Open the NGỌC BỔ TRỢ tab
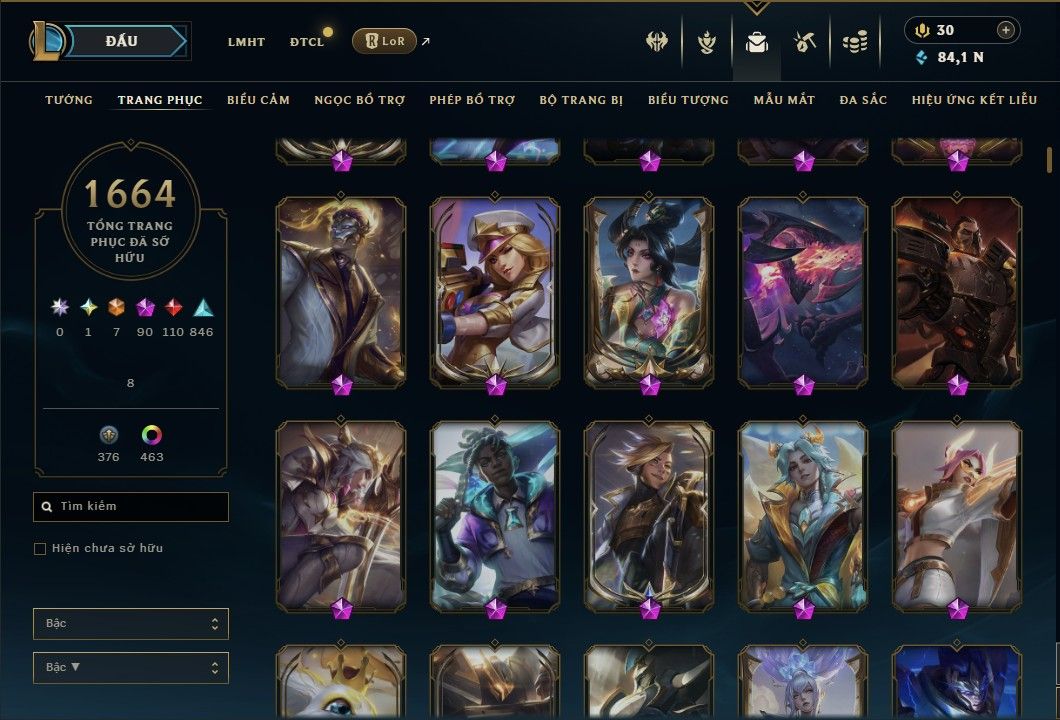This screenshot has width=1060, height=720. (x=359, y=100)
